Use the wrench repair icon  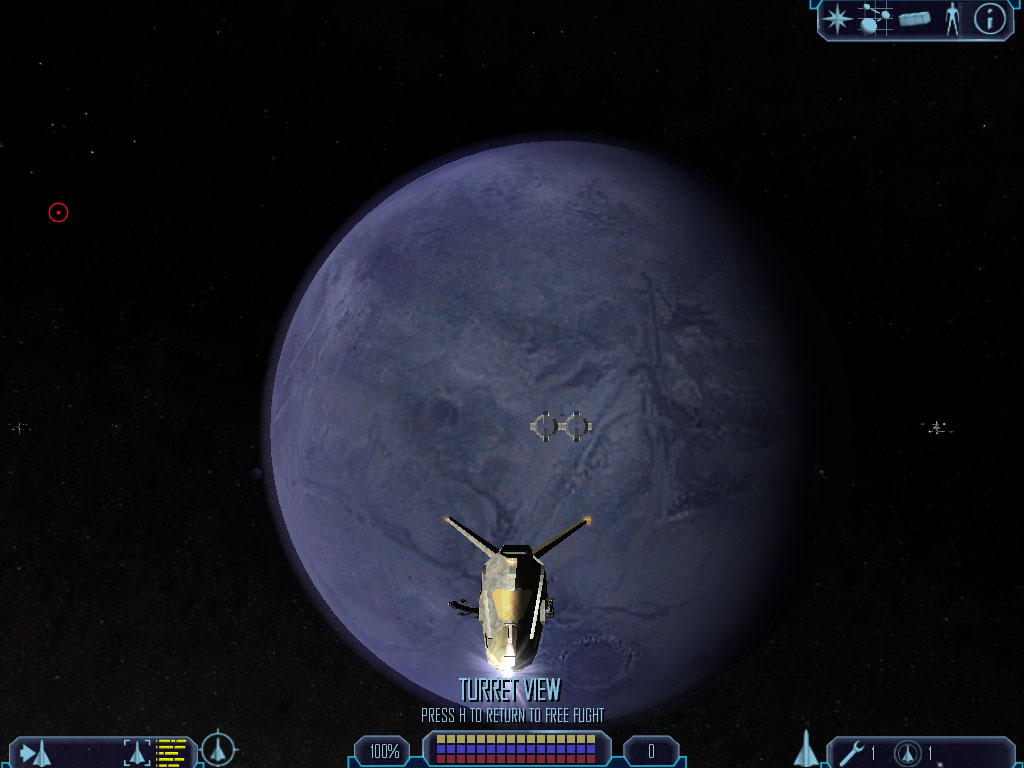pos(852,752)
